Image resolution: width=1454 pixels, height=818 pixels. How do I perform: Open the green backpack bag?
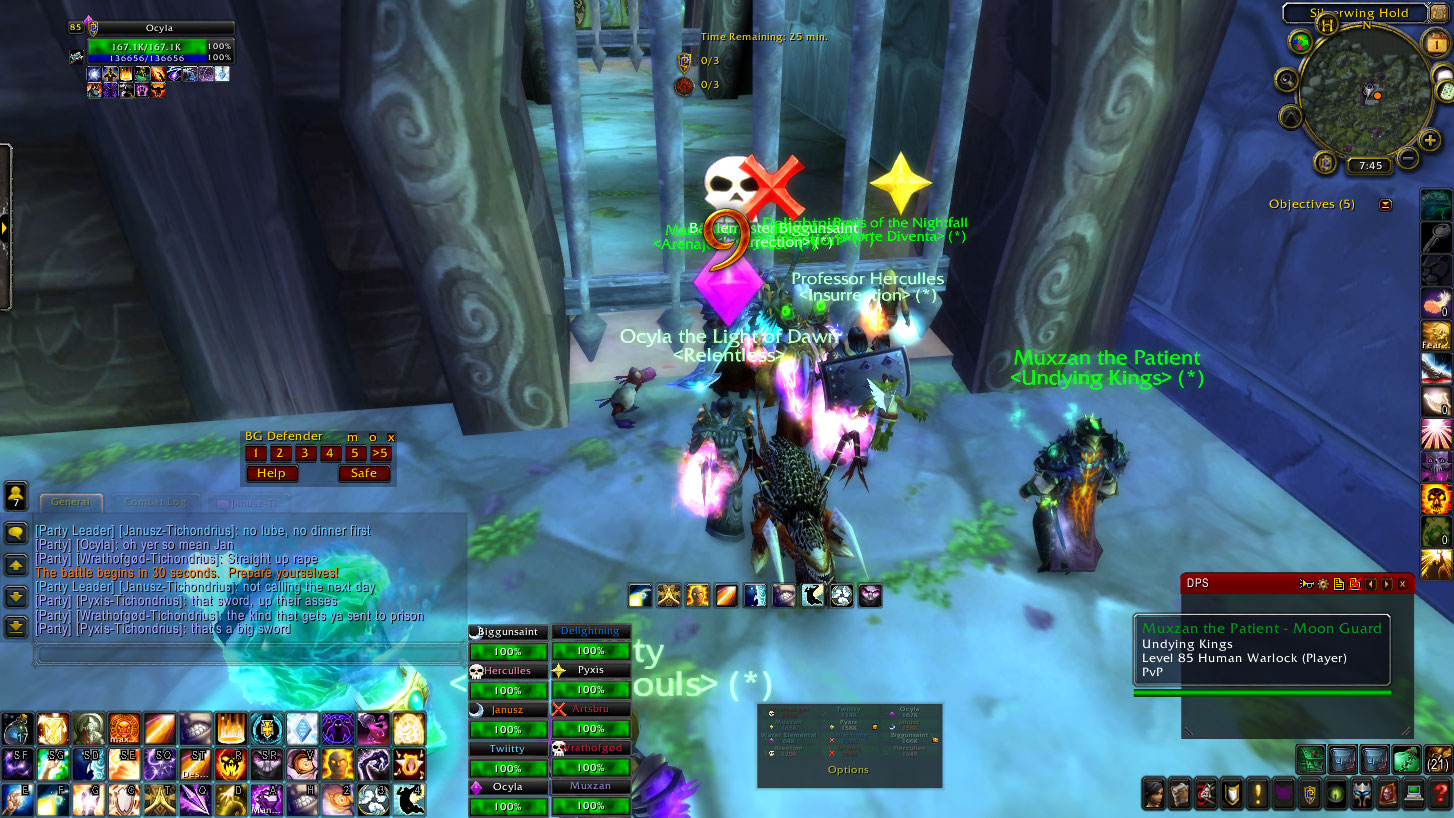pos(1407,759)
